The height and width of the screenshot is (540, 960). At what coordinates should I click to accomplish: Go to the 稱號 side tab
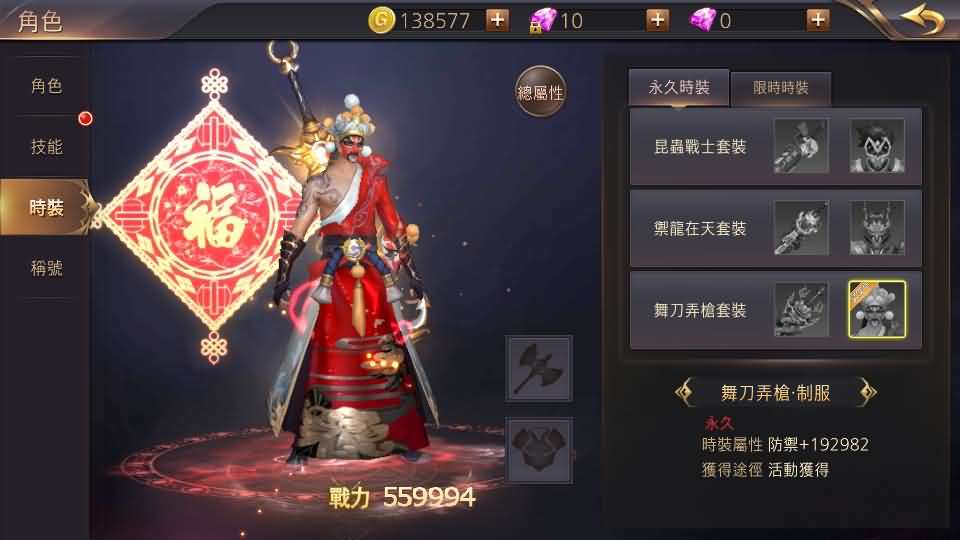pos(46,267)
